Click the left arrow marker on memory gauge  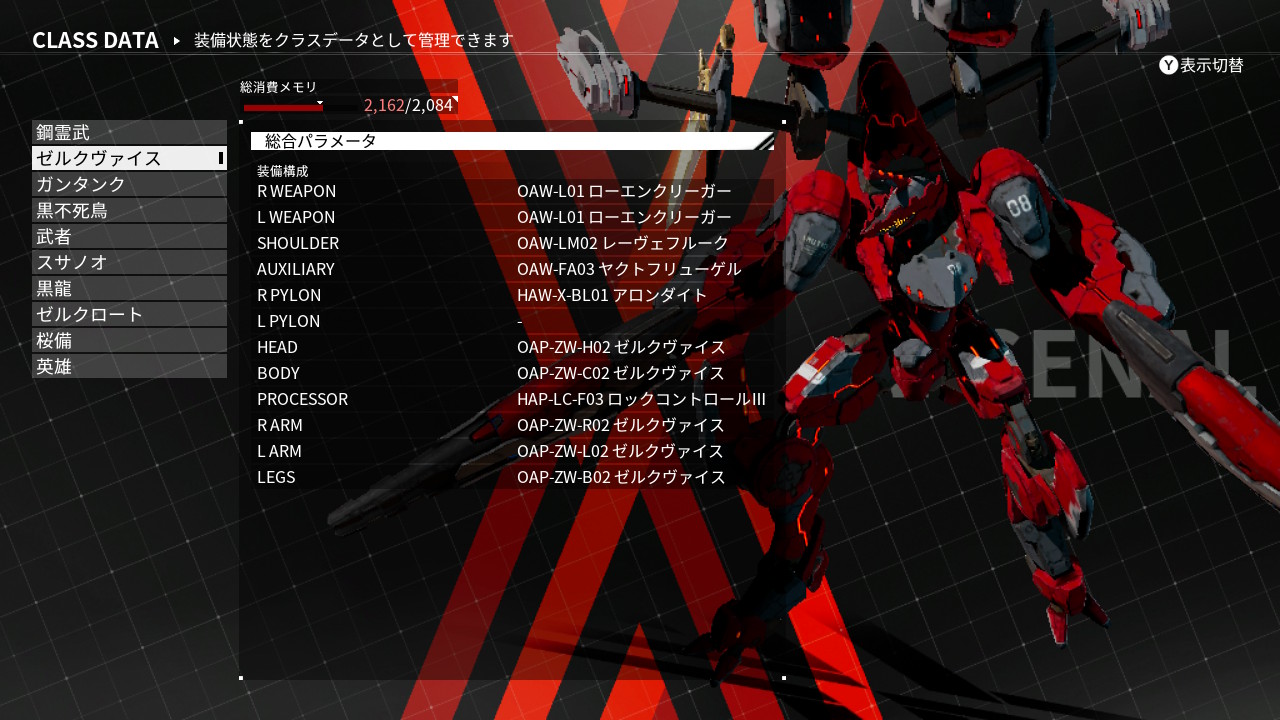pos(320,104)
